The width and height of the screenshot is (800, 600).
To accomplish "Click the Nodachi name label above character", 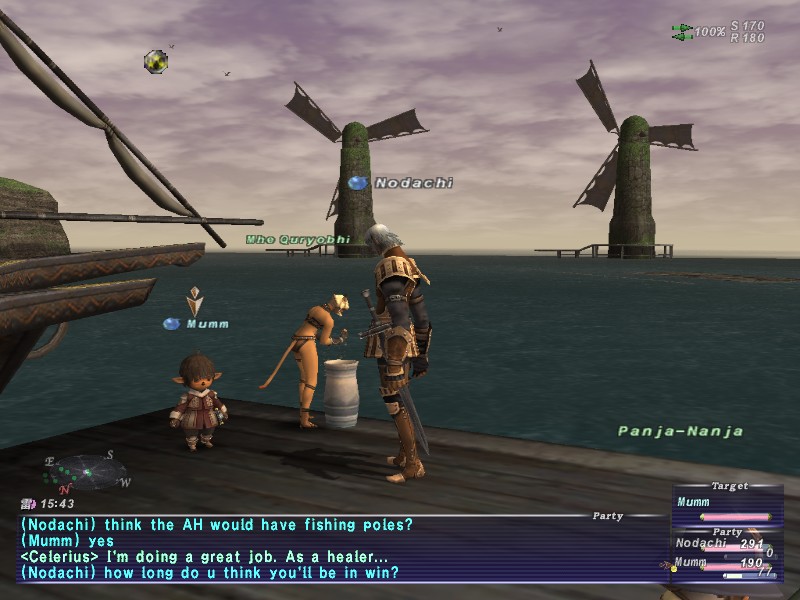I will pyautogui.click(x=413, y=183).
